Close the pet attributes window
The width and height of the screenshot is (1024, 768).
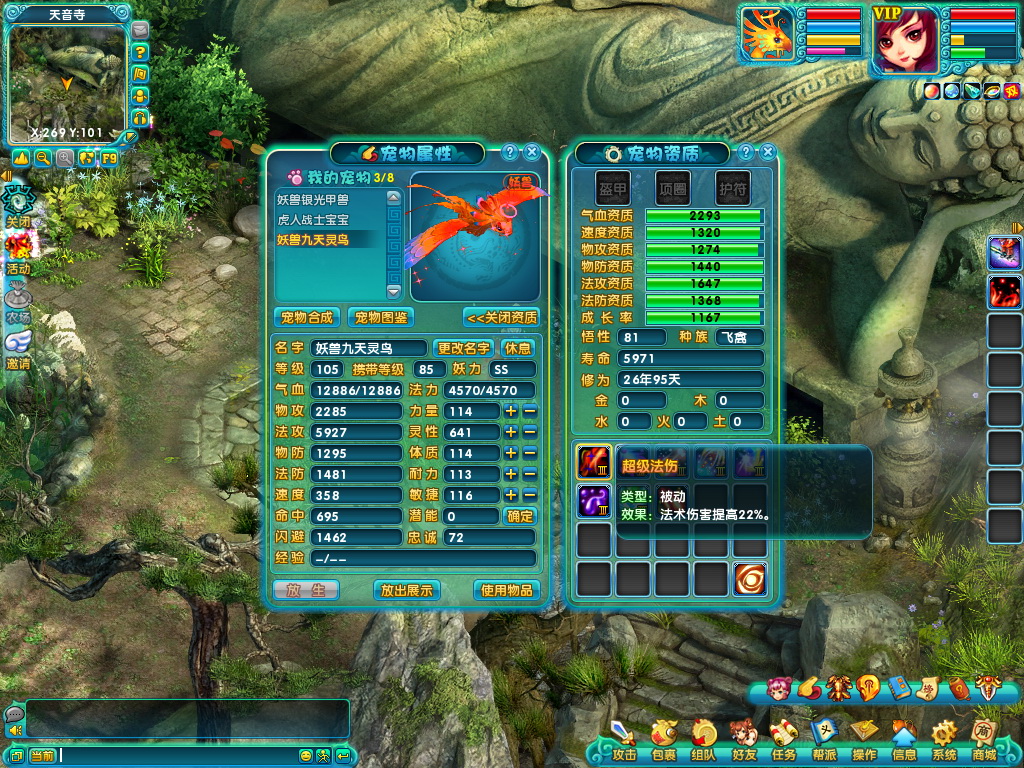(x=532, y=152)
